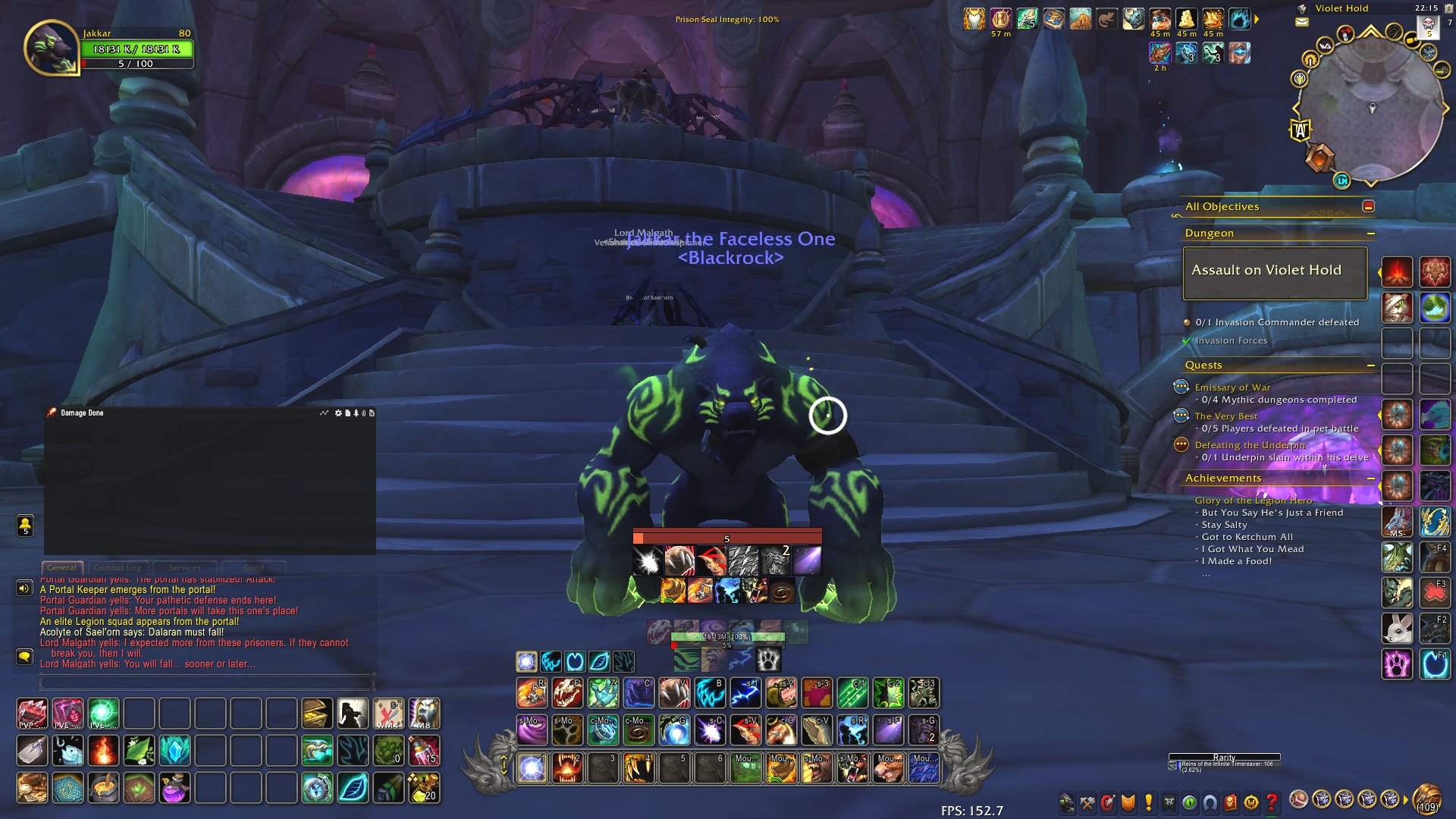The height and width of the screenshot is (819, 1456).
Task: Collapse the Achievements tracker section
Action: click(1372, 479)
